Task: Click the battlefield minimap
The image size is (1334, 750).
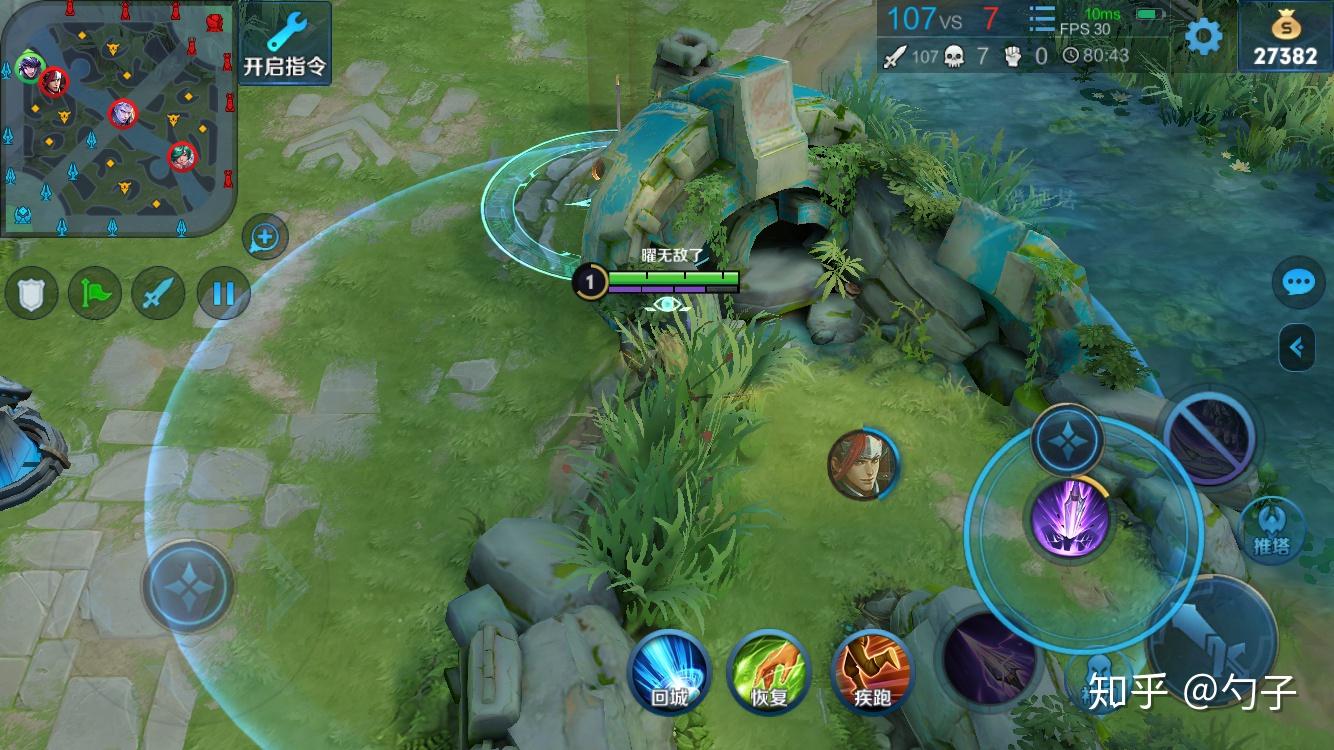Action: [119, 119]
